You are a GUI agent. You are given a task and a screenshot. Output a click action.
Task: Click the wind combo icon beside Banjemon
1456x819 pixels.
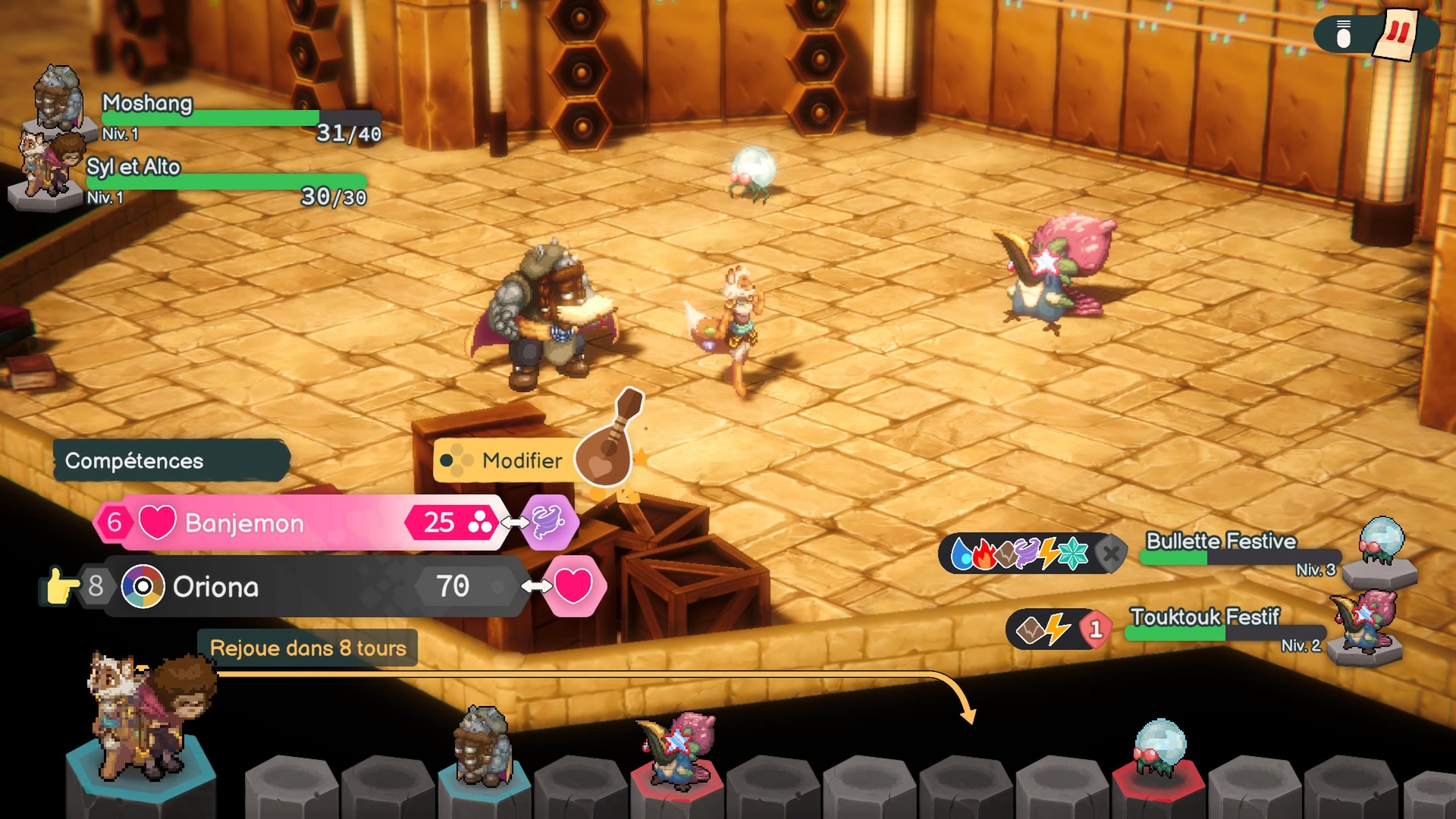[550, 522]
